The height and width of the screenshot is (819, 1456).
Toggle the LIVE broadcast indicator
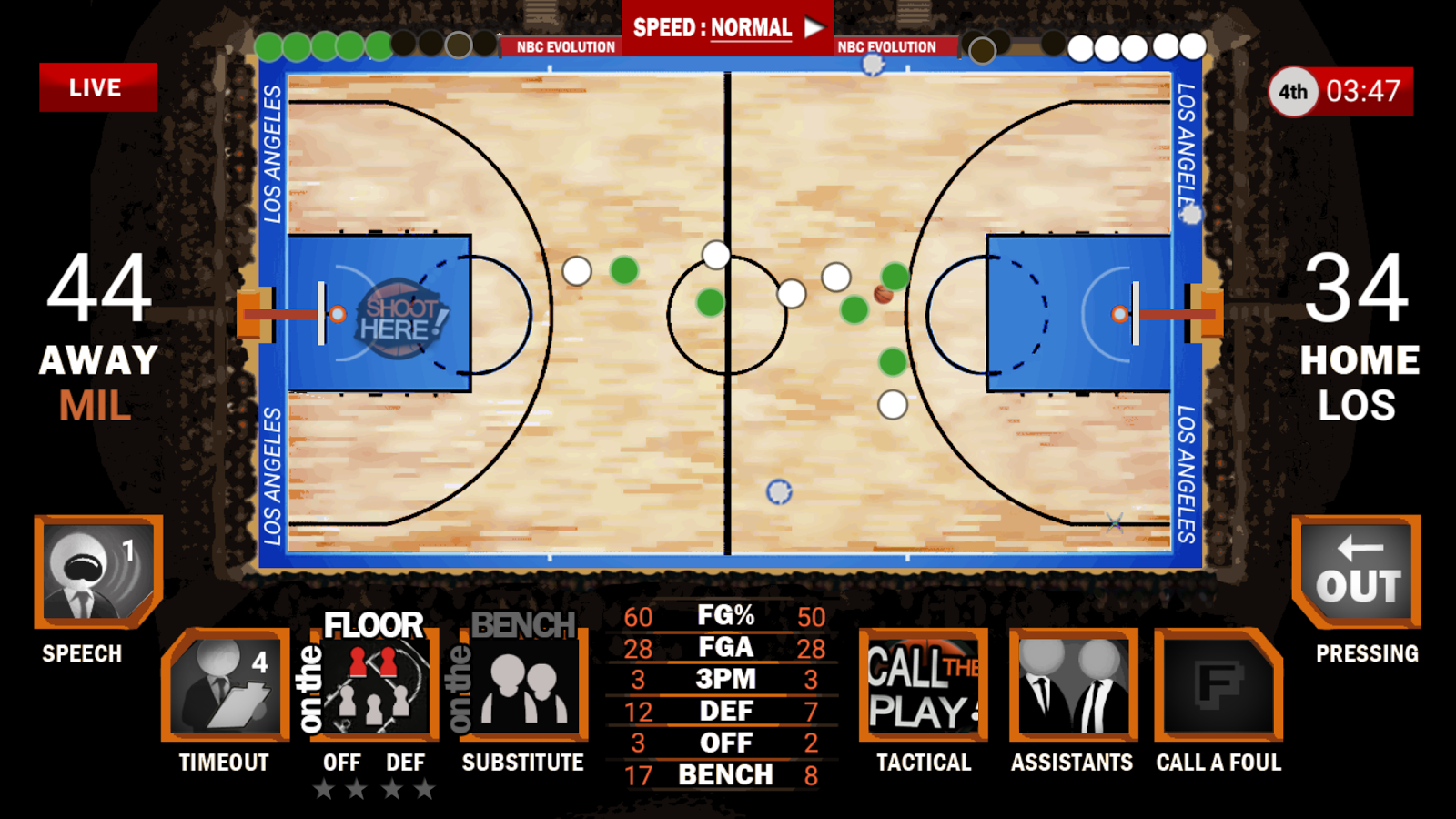click(x=98, y=87)
